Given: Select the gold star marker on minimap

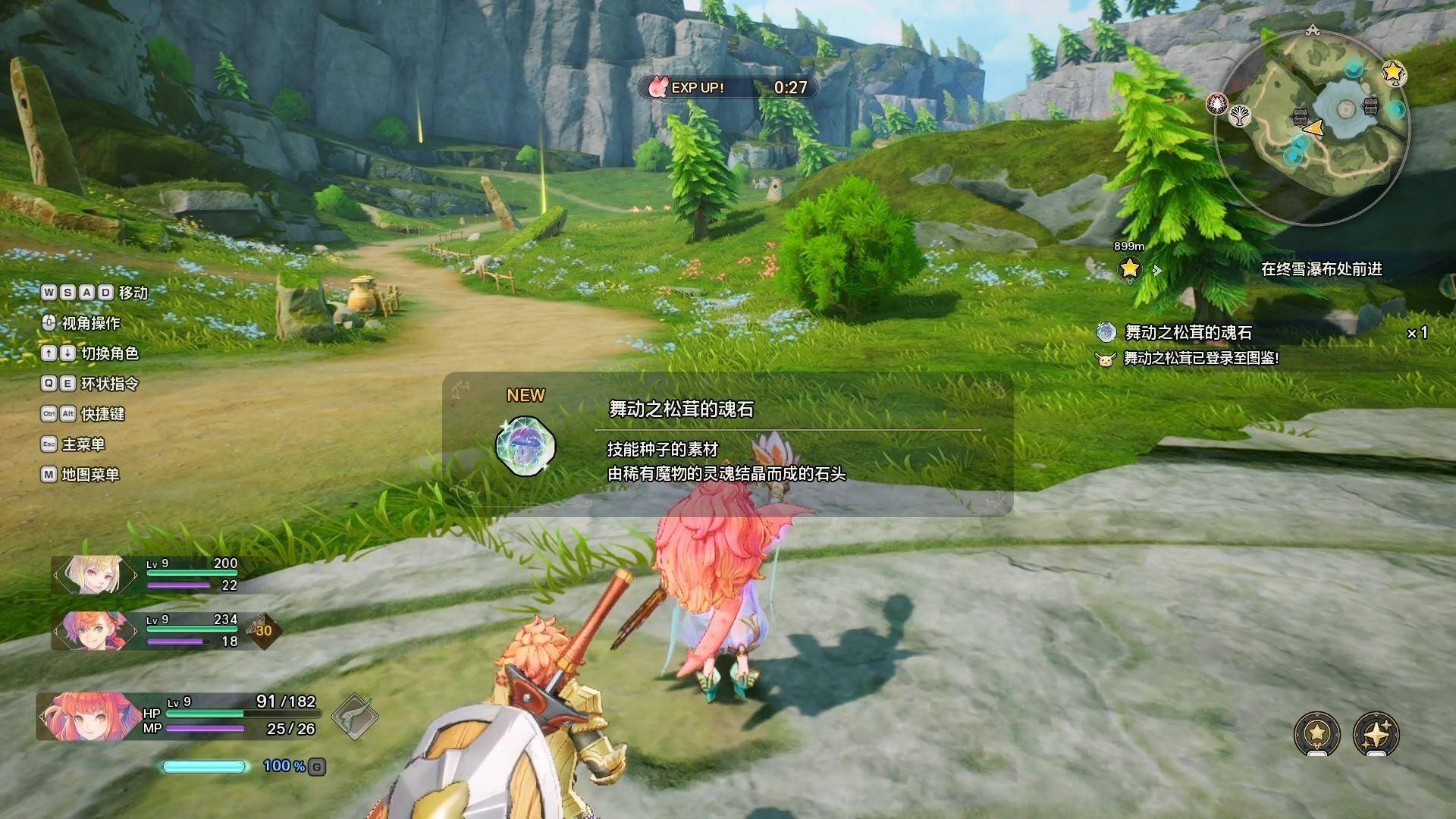Looking at the screenshot, I should (1394, 72).
